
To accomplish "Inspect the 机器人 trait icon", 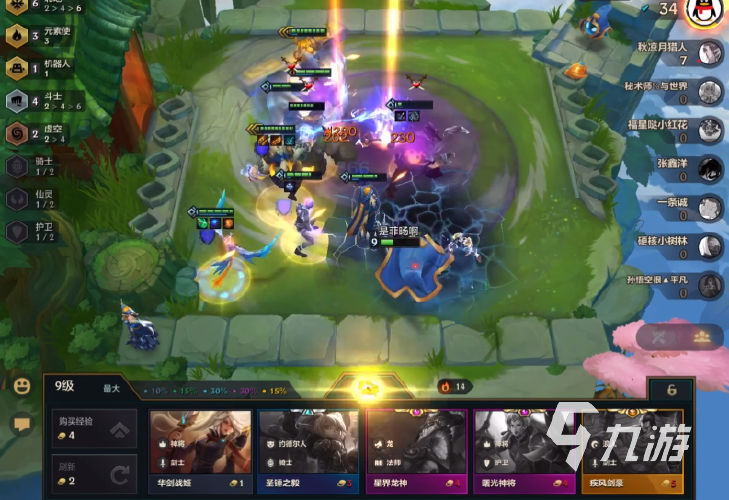I will pos(17,68).
